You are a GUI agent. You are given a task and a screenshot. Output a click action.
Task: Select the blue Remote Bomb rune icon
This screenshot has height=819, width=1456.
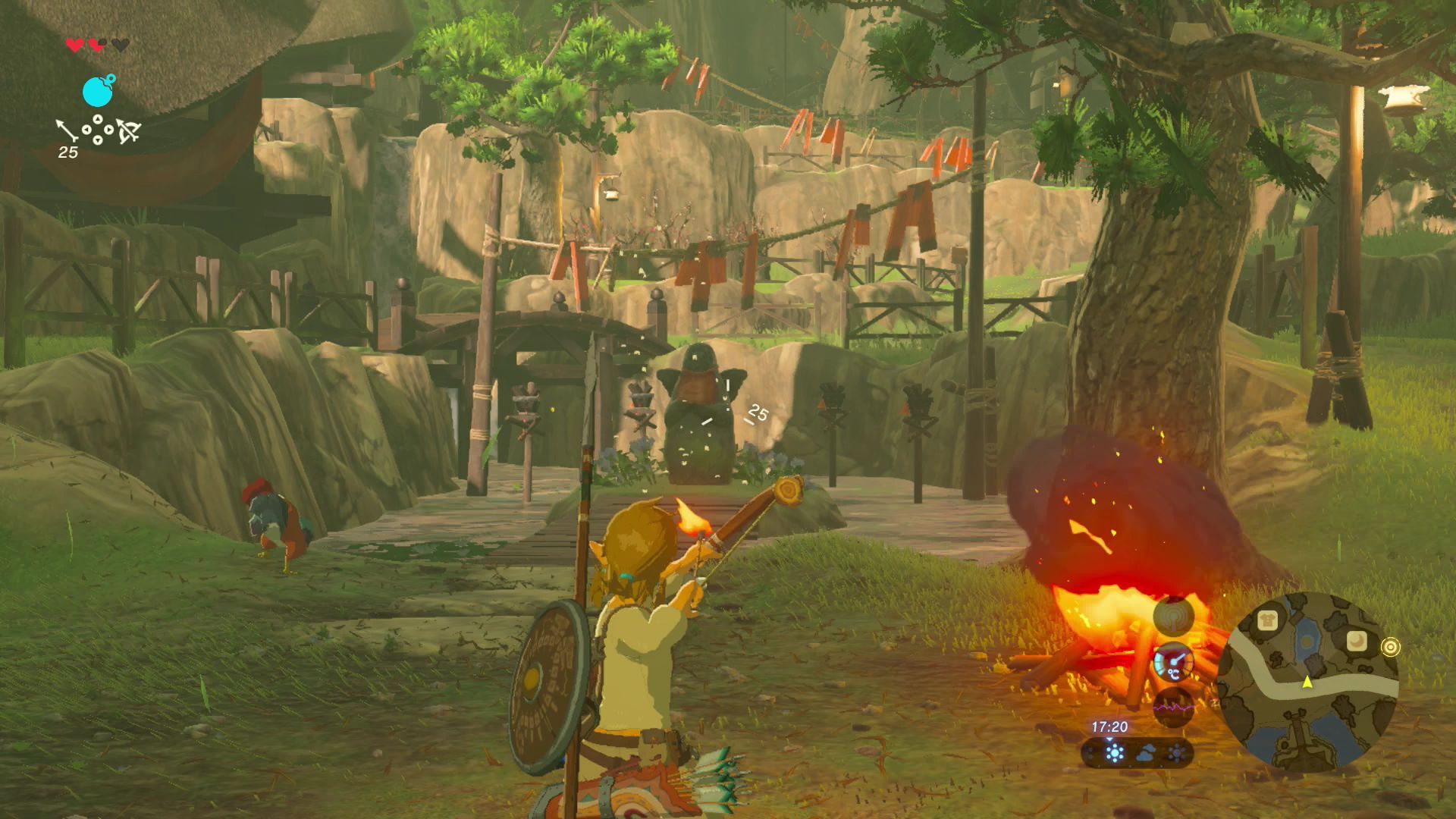(98, 91)
